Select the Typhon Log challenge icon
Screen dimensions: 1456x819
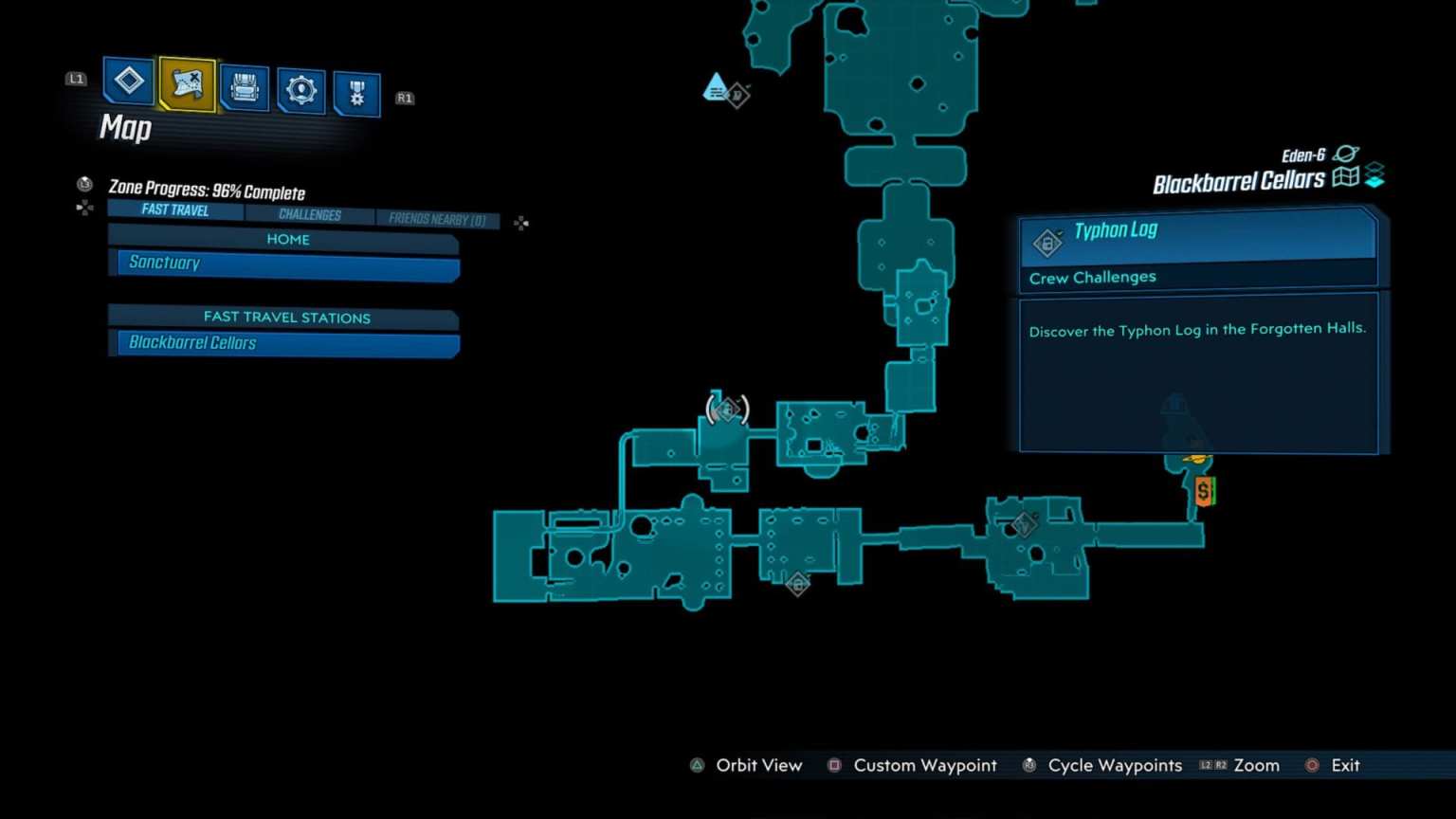coord(1046,242)
